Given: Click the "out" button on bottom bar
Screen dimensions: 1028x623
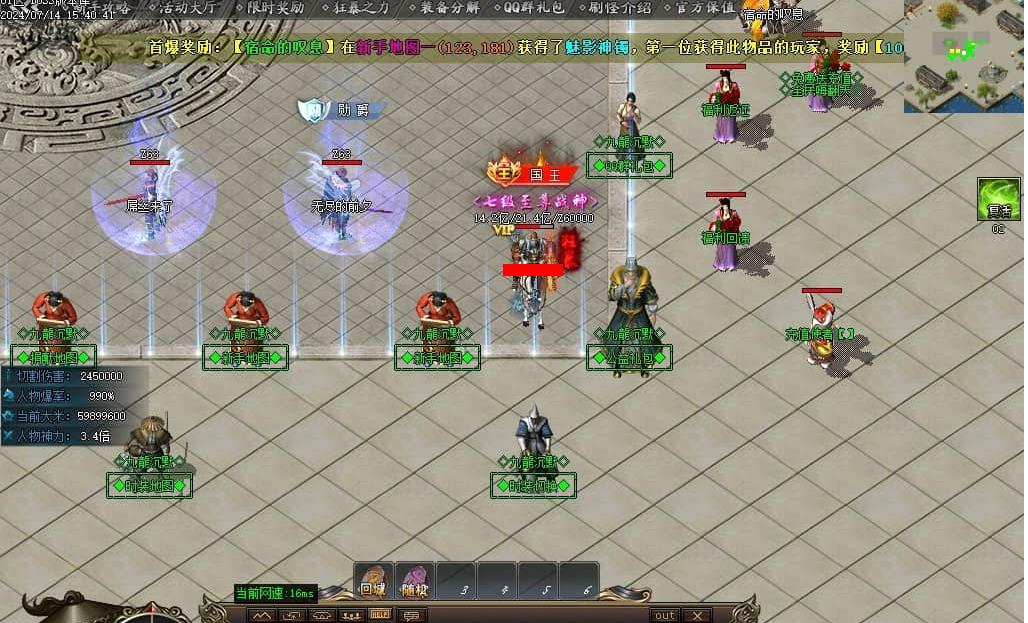Looking at the screenshot, I should 664,615.
